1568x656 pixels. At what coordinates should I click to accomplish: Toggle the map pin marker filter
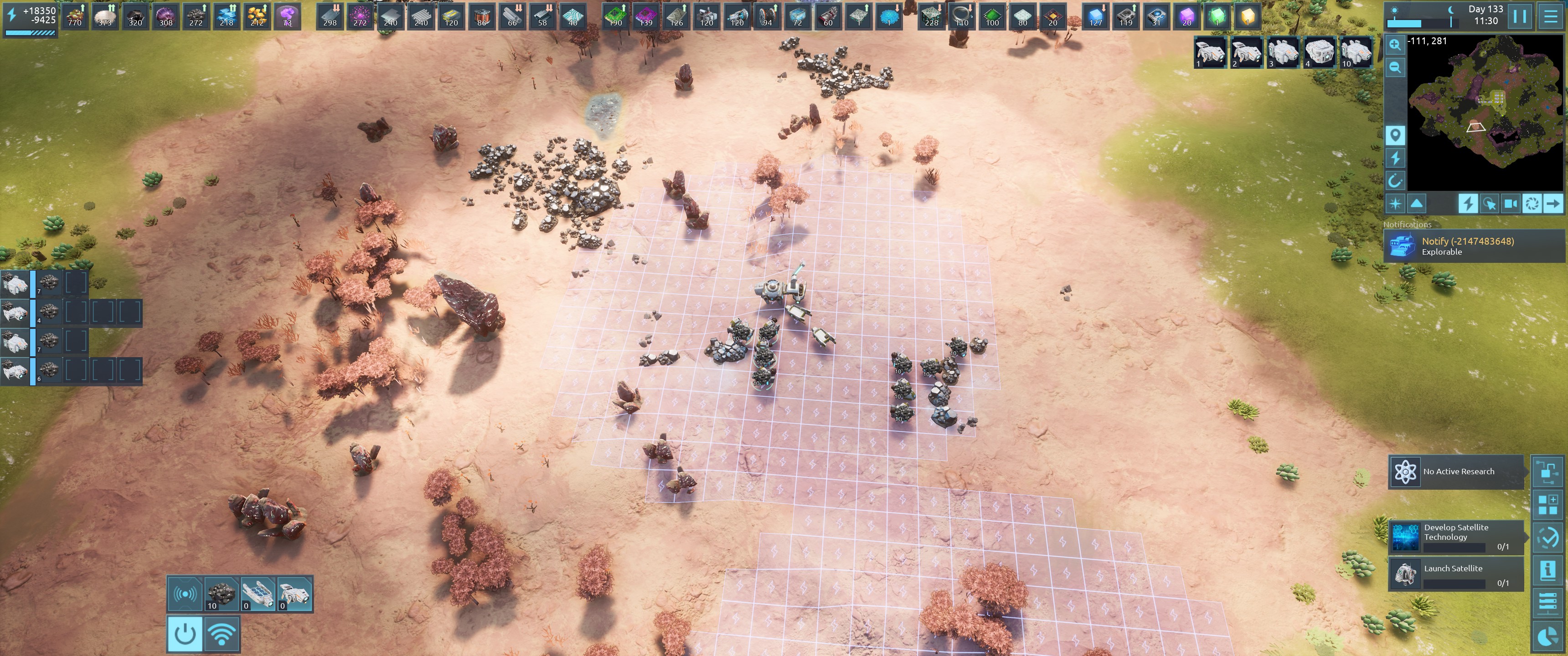click(x=1395, y=134)
